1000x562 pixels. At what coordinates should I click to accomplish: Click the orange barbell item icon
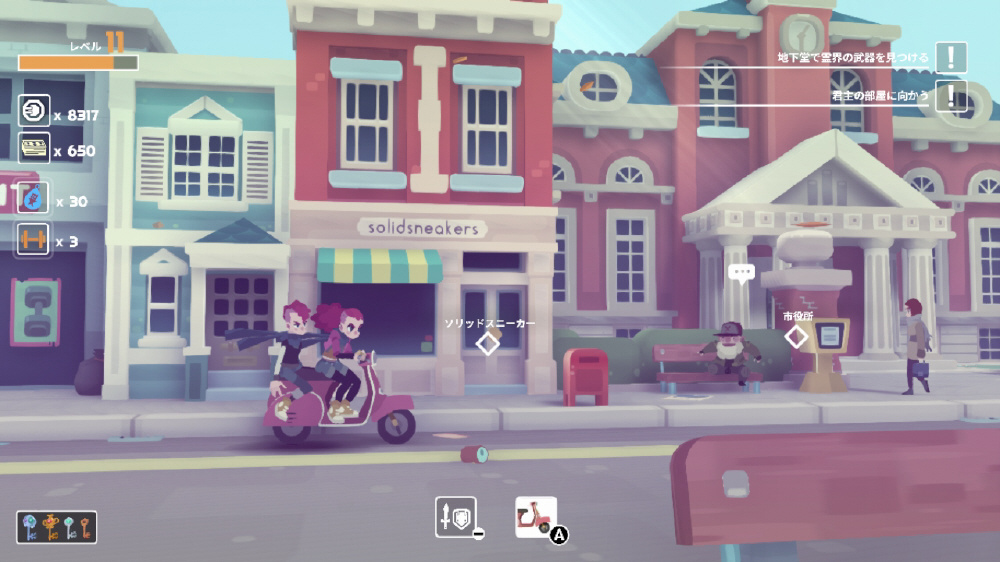[34, 238]
